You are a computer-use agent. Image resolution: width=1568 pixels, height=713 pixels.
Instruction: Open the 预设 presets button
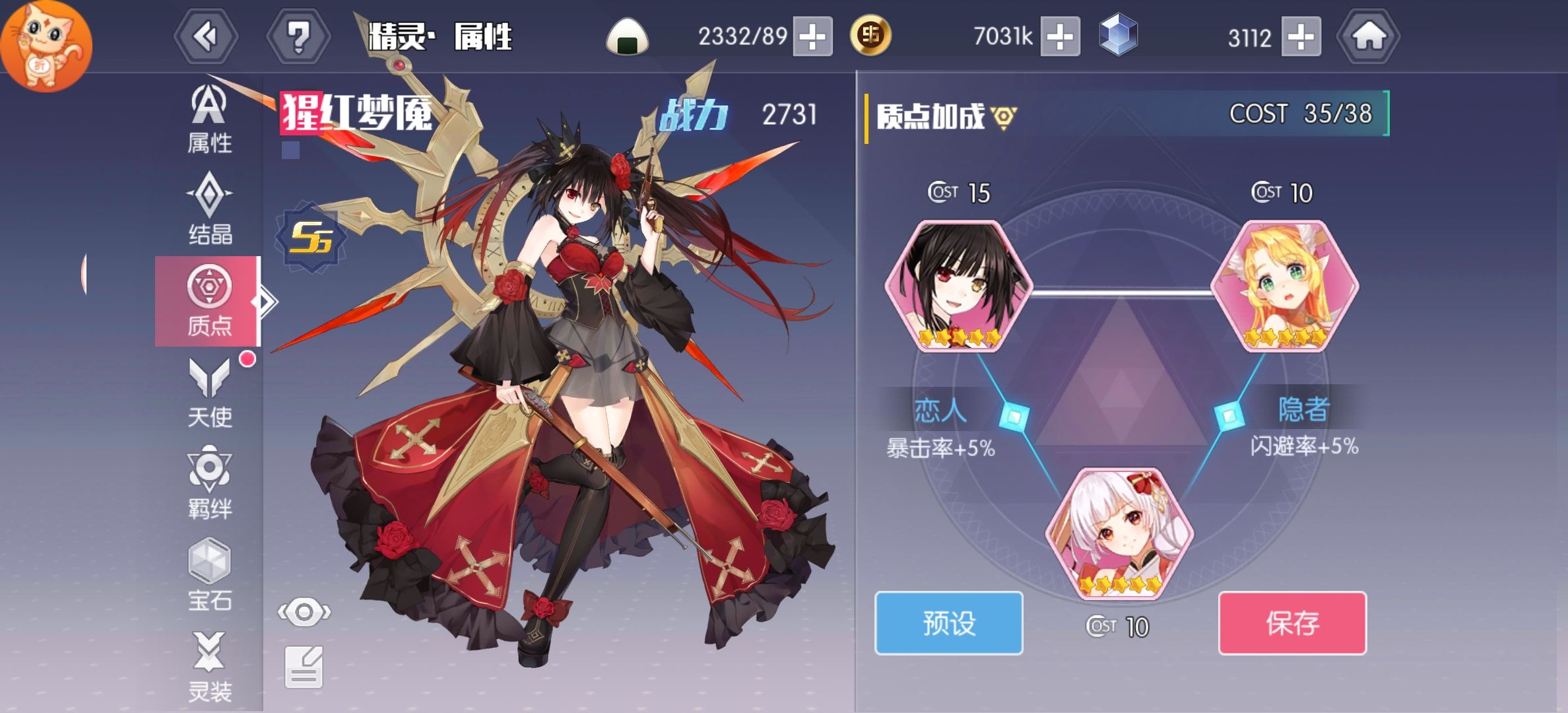point(948,623)
